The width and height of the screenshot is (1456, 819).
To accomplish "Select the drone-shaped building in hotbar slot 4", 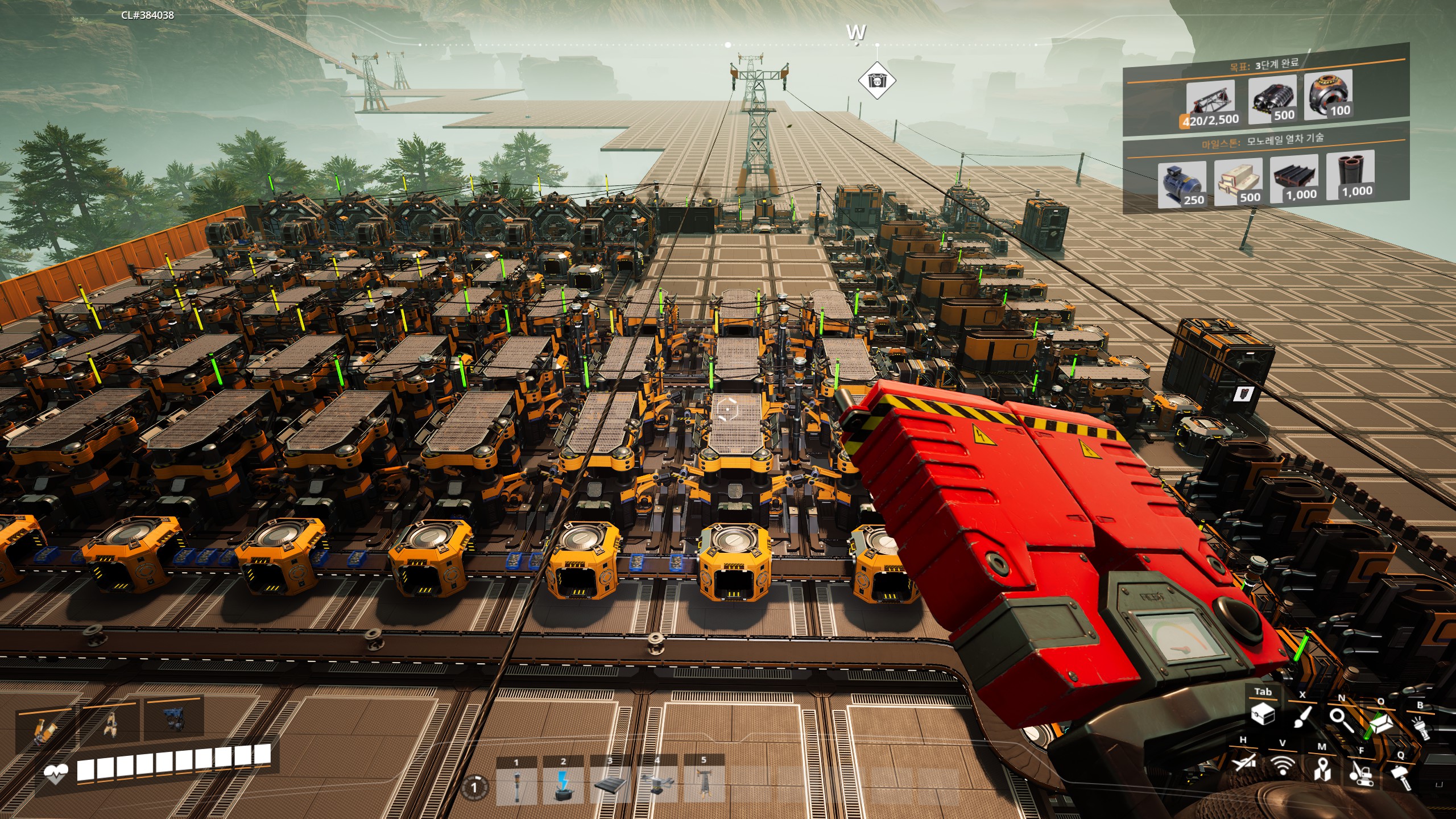I will [x=657, y=785].
